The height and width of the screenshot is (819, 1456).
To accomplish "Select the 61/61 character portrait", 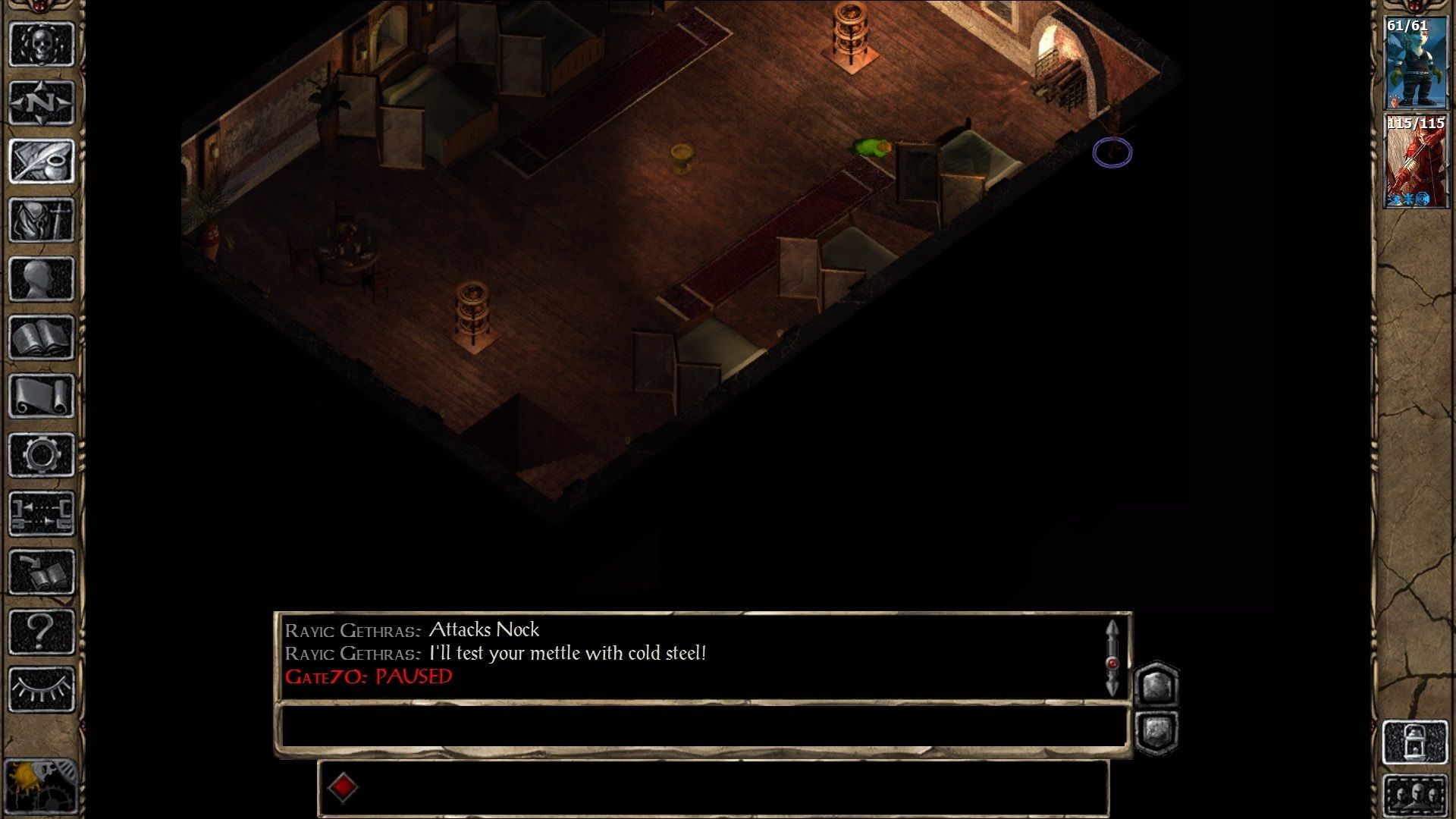I will point(1415,64).
